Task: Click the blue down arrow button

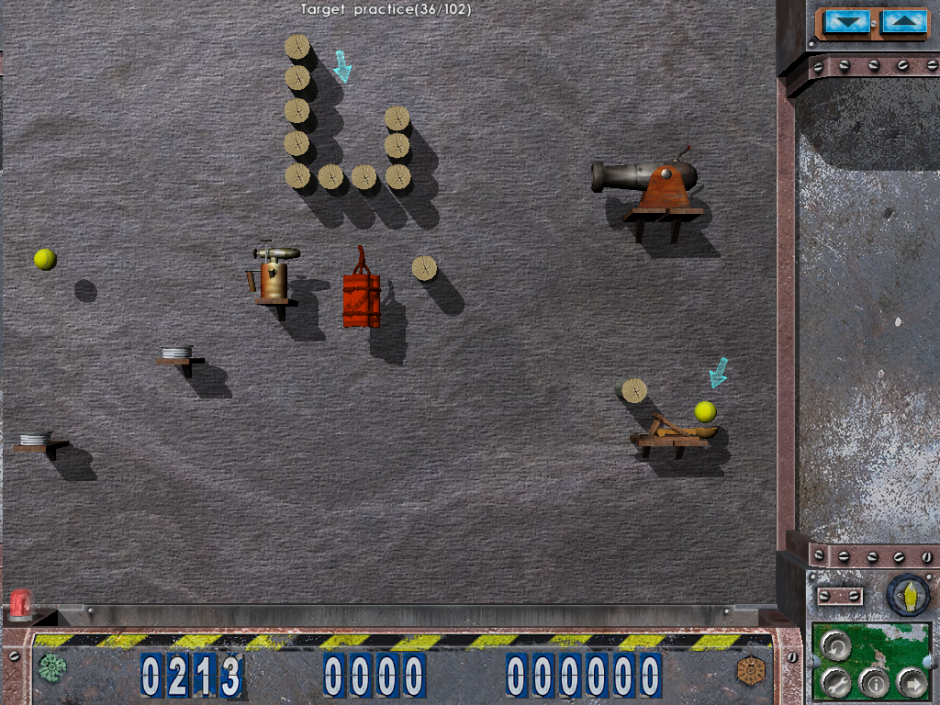Action: tap(846, 20)
